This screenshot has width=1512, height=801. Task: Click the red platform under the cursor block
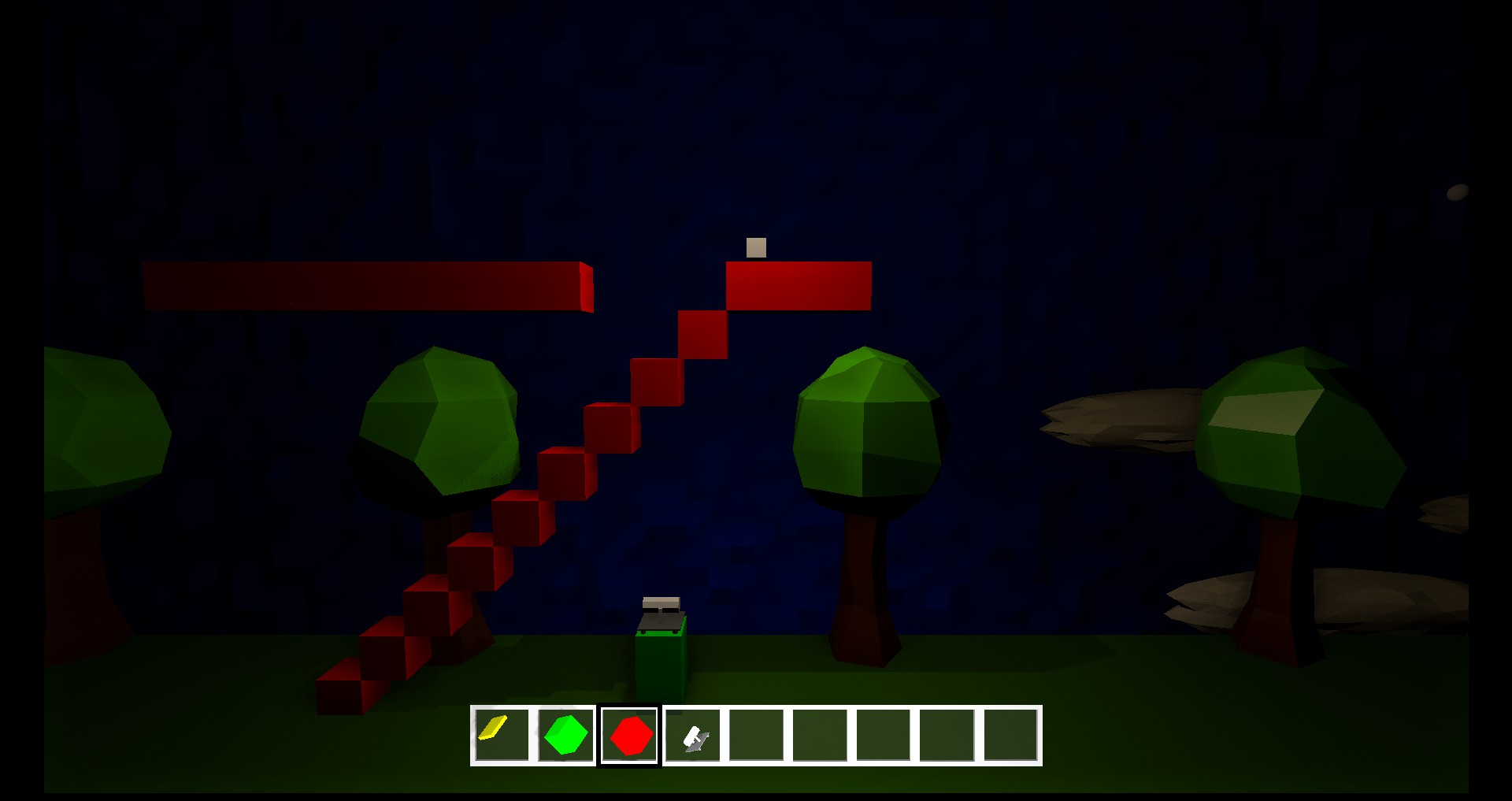799,285
